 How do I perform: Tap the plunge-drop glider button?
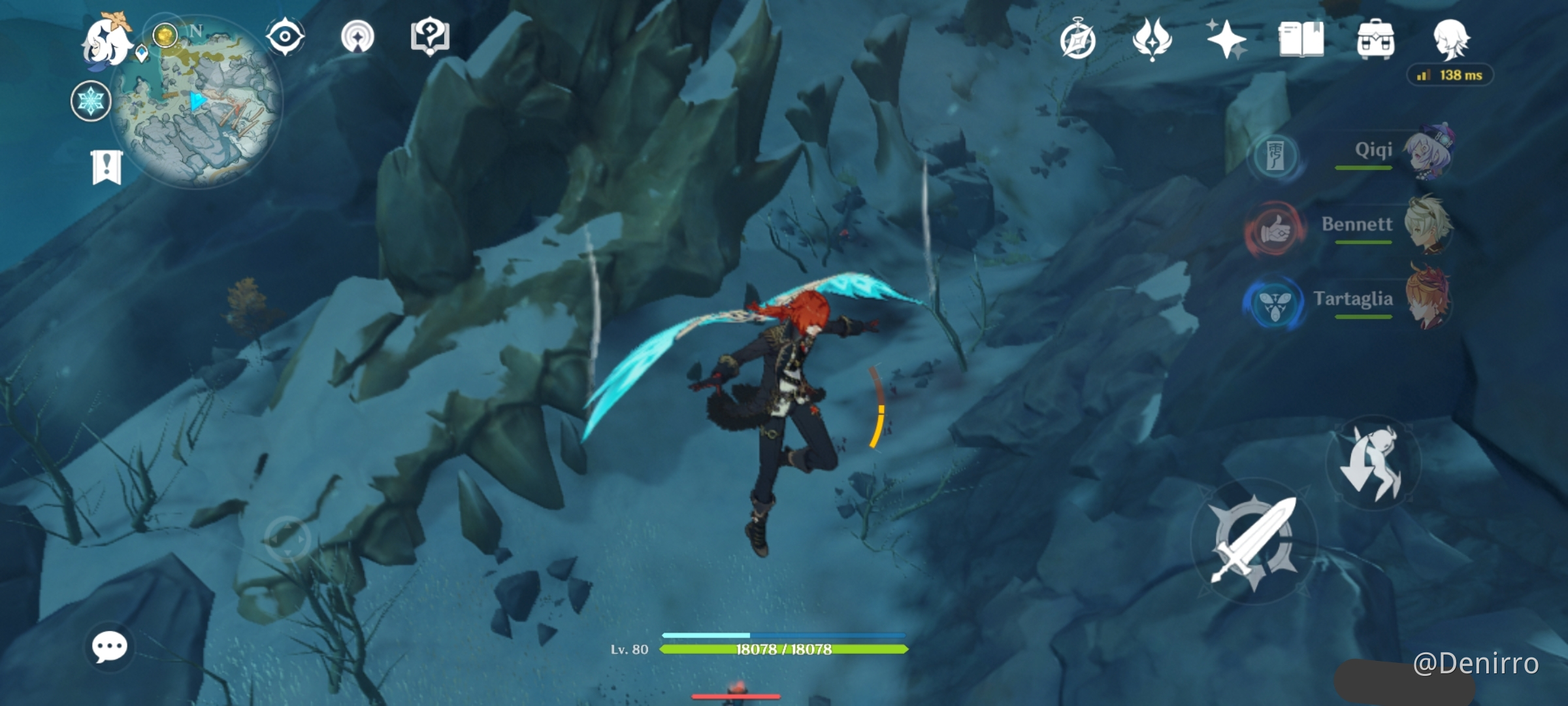[1373, 463]
